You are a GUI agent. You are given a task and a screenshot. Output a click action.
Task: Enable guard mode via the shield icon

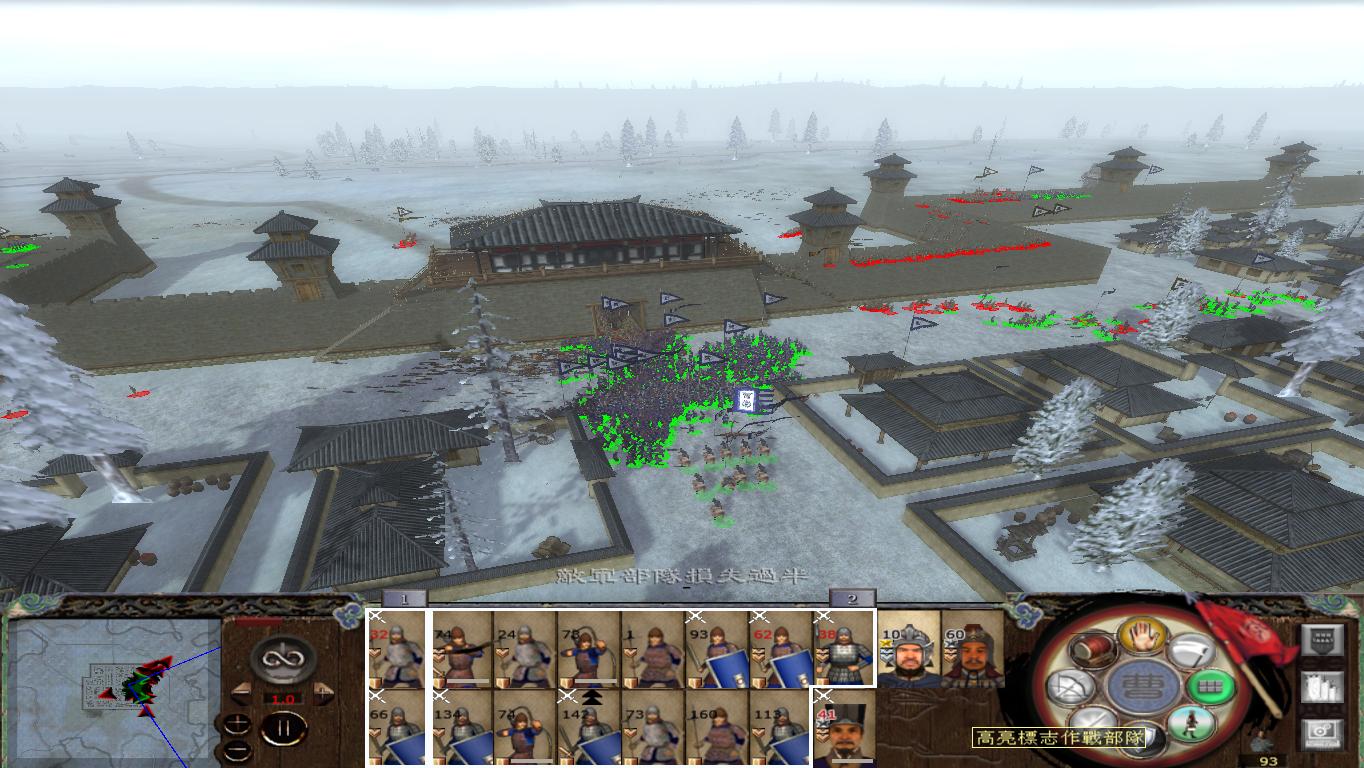click(x=1142, y=740)
